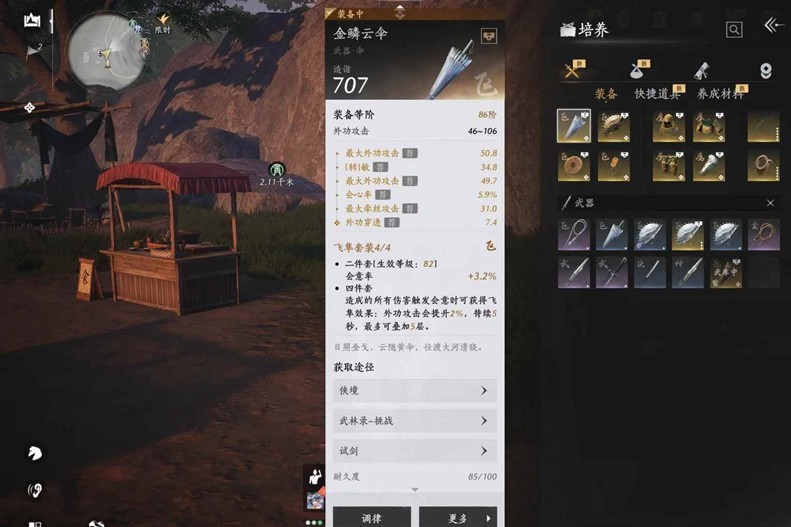Select the scroll category icon
Image resolution: width=791 pixels, height=527 pixels.
click(702, 71)
